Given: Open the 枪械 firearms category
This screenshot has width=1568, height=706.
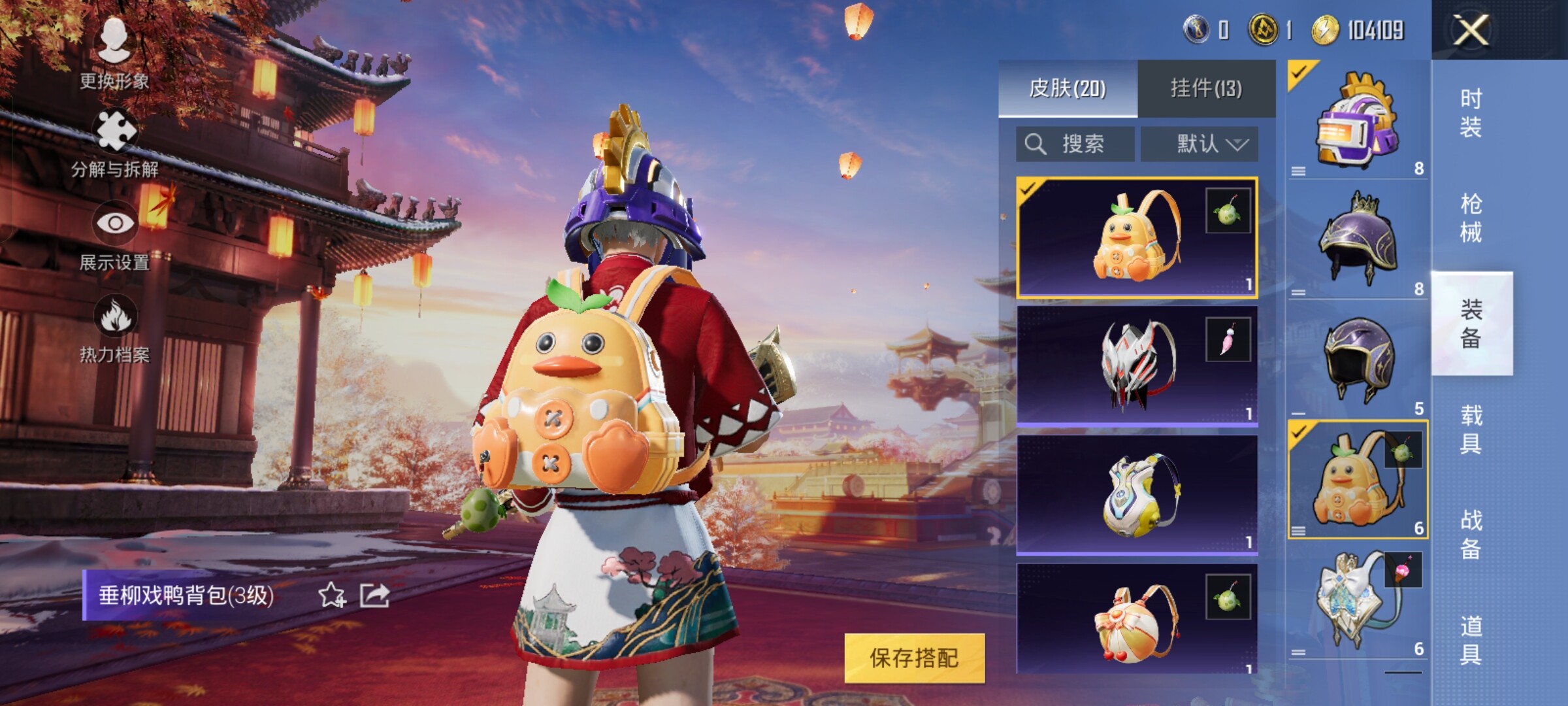Looking at the screenshot, I should point(1471,218).
